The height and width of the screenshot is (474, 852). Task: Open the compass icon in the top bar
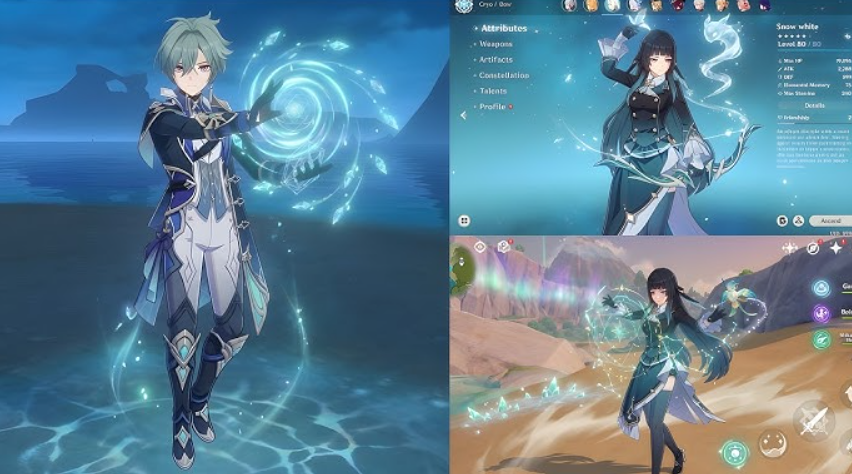(813, 247)
